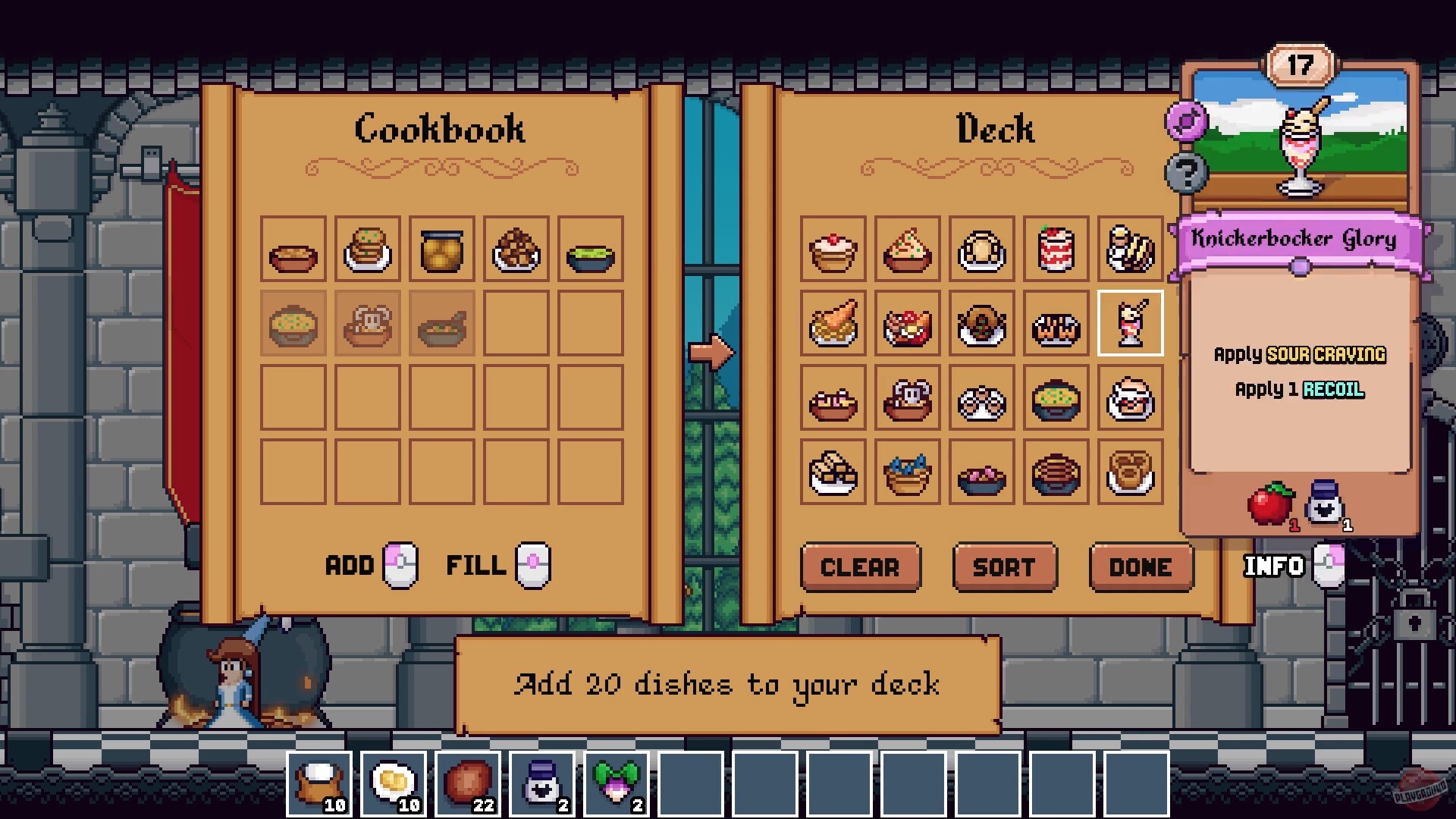The width and height of the screenshot is (1456, 819).
Task: Select the strawberry layer cake in the Deck
Action: tap(1056, 252)
